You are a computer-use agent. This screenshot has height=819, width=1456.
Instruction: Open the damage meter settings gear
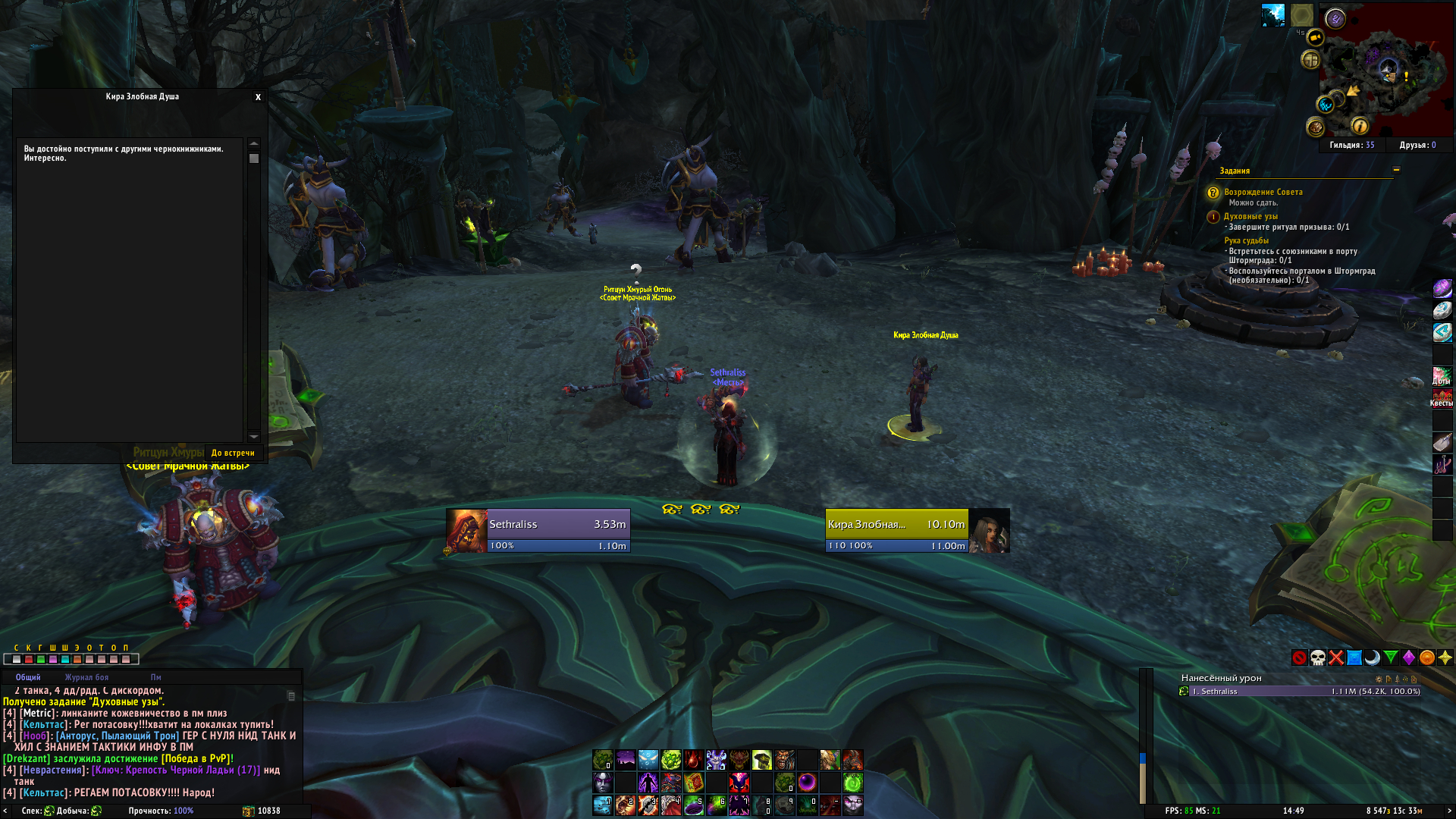(1378, 679)
